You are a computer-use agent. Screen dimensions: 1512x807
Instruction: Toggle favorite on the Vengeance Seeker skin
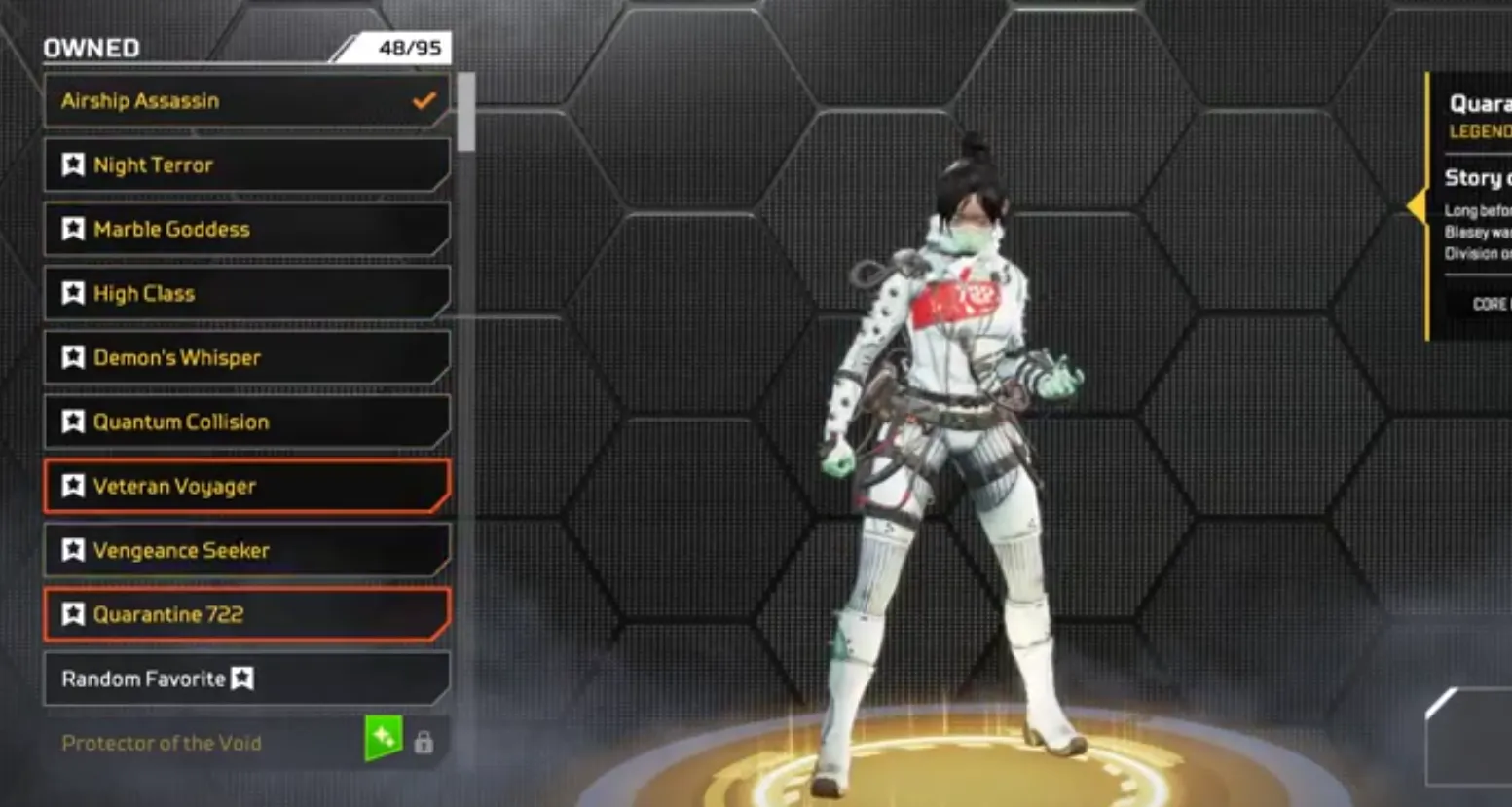click(x=73, y=550)
